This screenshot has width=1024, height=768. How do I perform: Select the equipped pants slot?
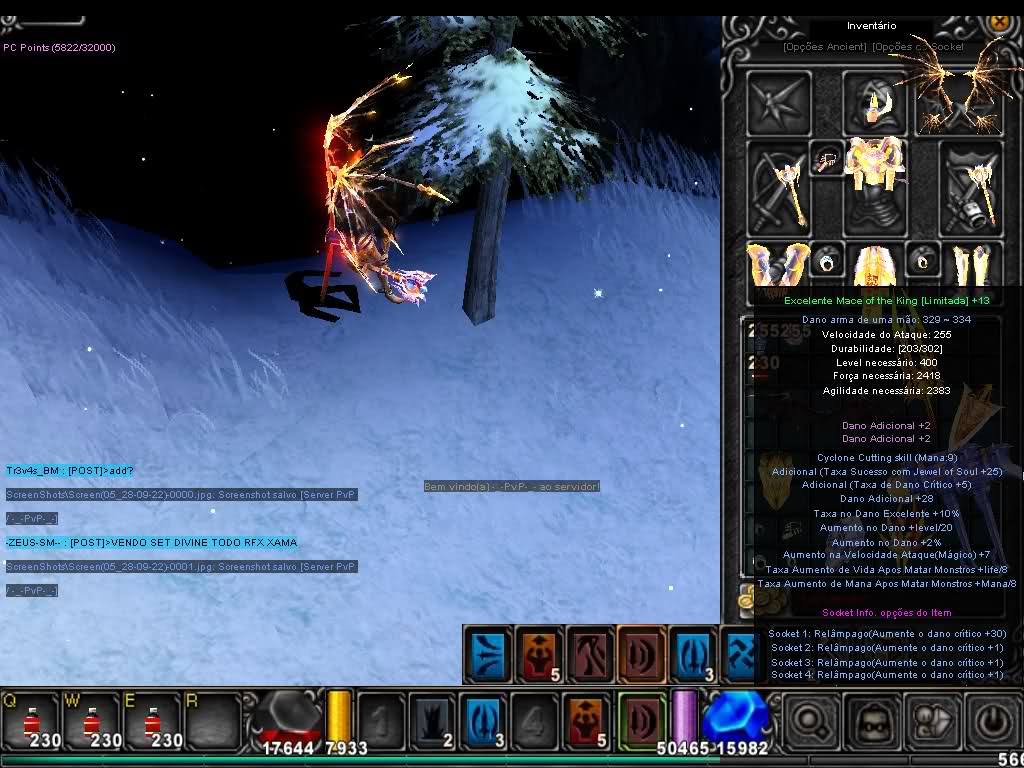(x=874, y=265)
